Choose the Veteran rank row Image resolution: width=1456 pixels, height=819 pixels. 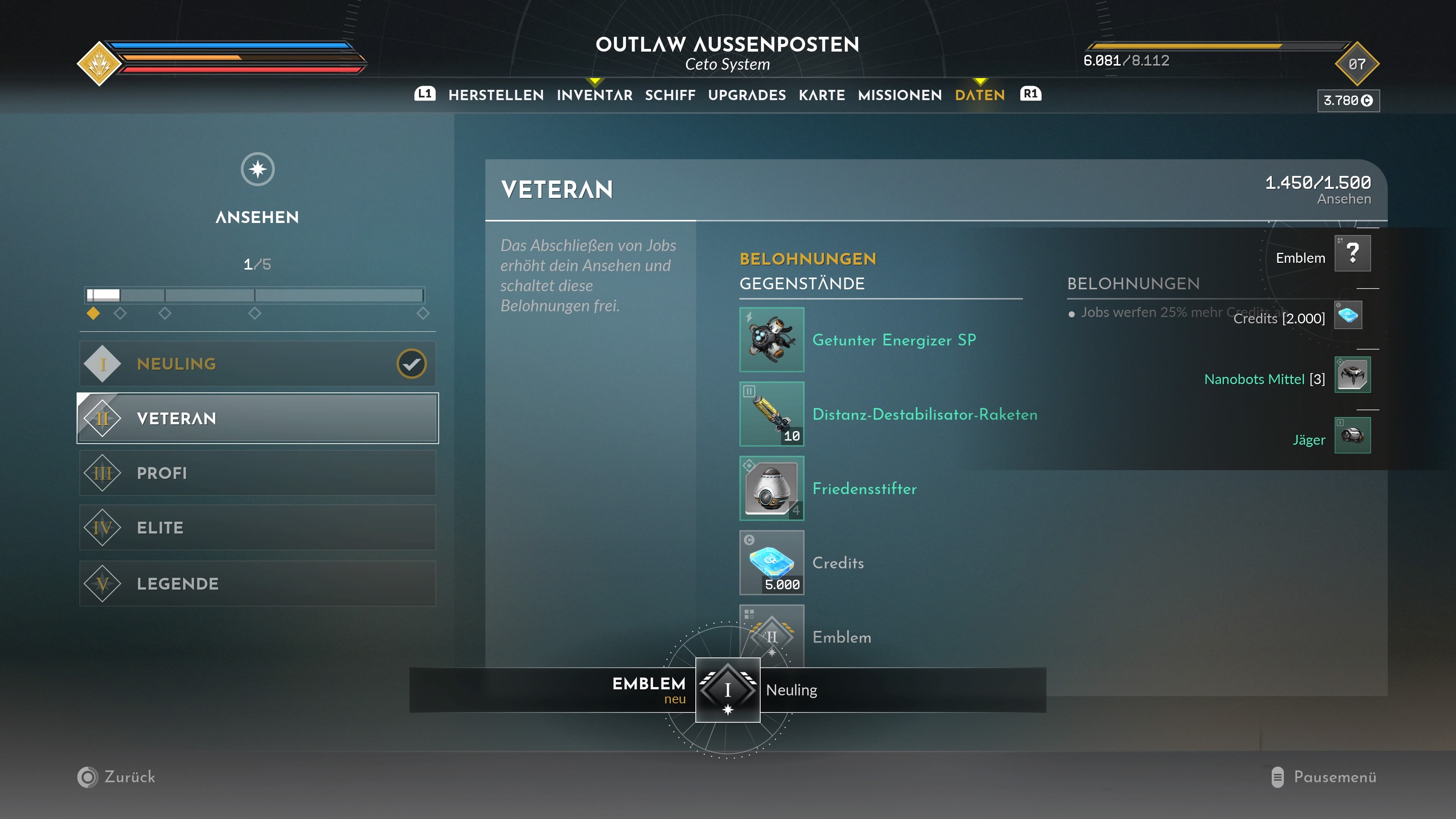[x=257, y=418]
